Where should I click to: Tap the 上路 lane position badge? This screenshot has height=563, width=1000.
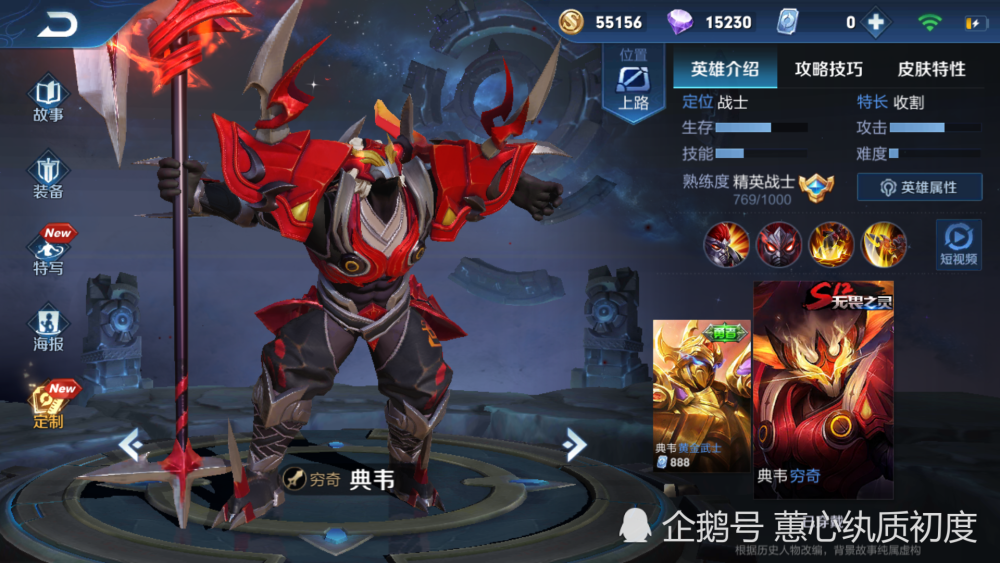[633, 85]
